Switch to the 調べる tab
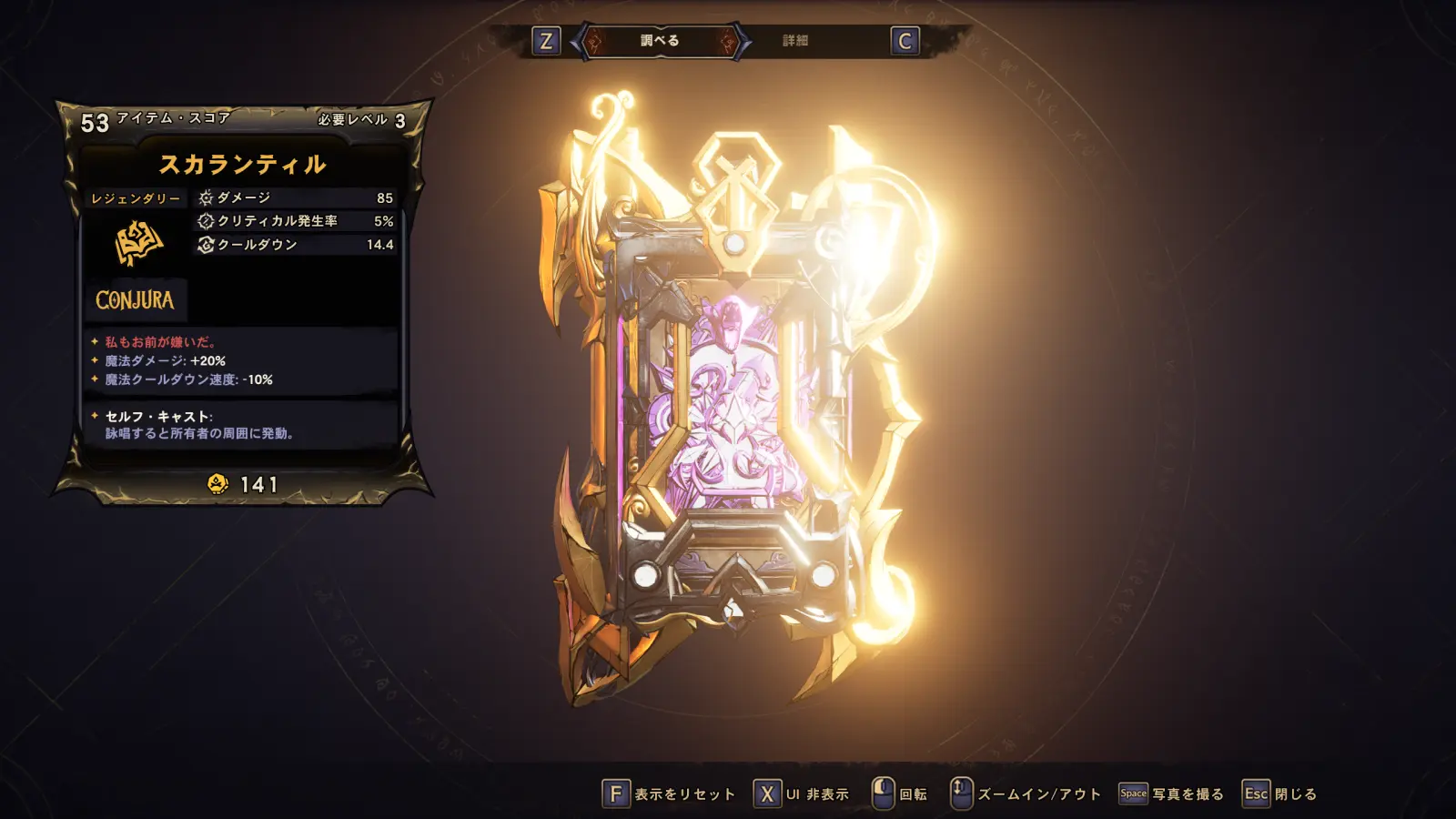The image size is (1456, 819). click(x=660, y=41)
